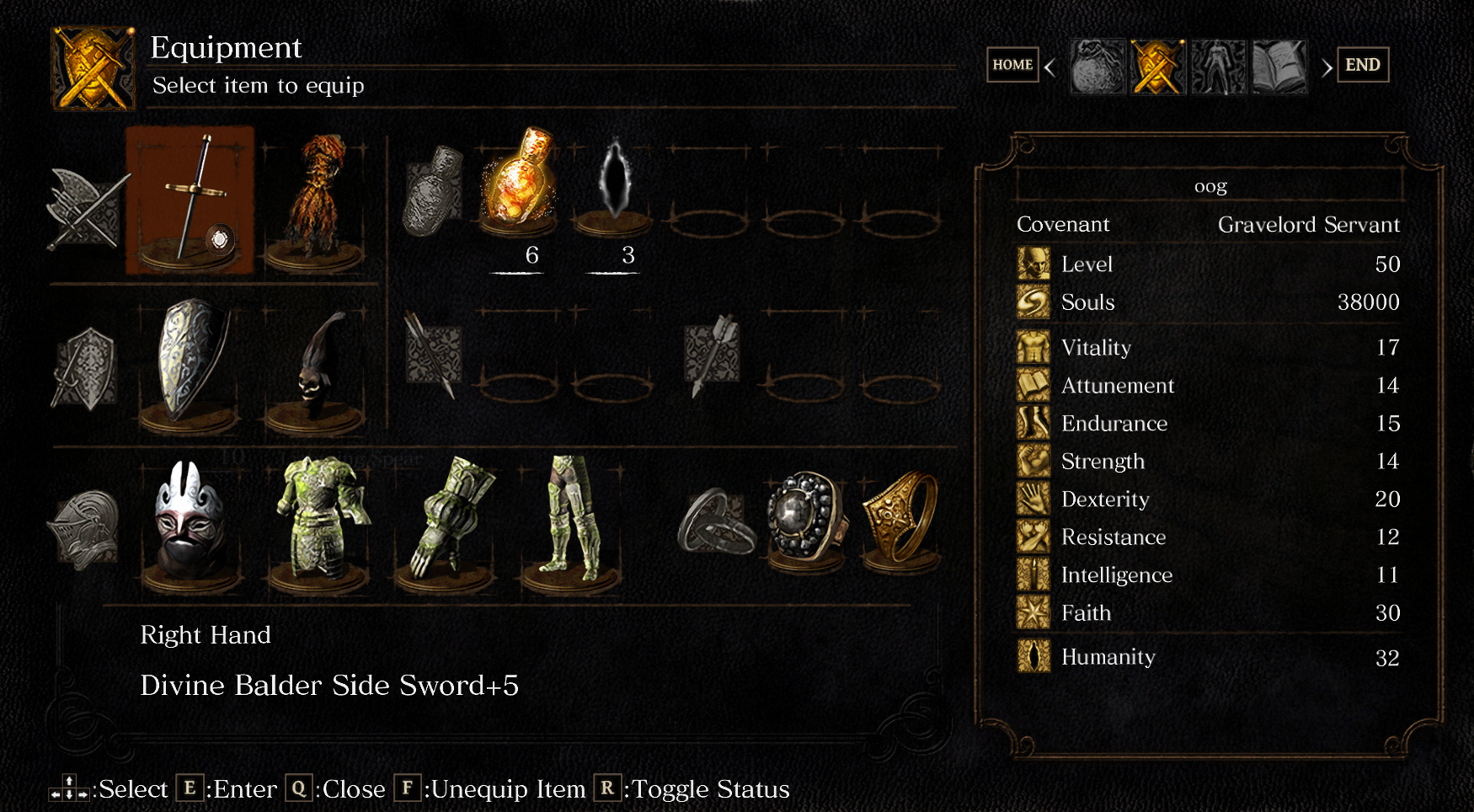Select the Divine Balder Side Sword slot
The image size is (1474, 812).
click(x=190, y=200)
